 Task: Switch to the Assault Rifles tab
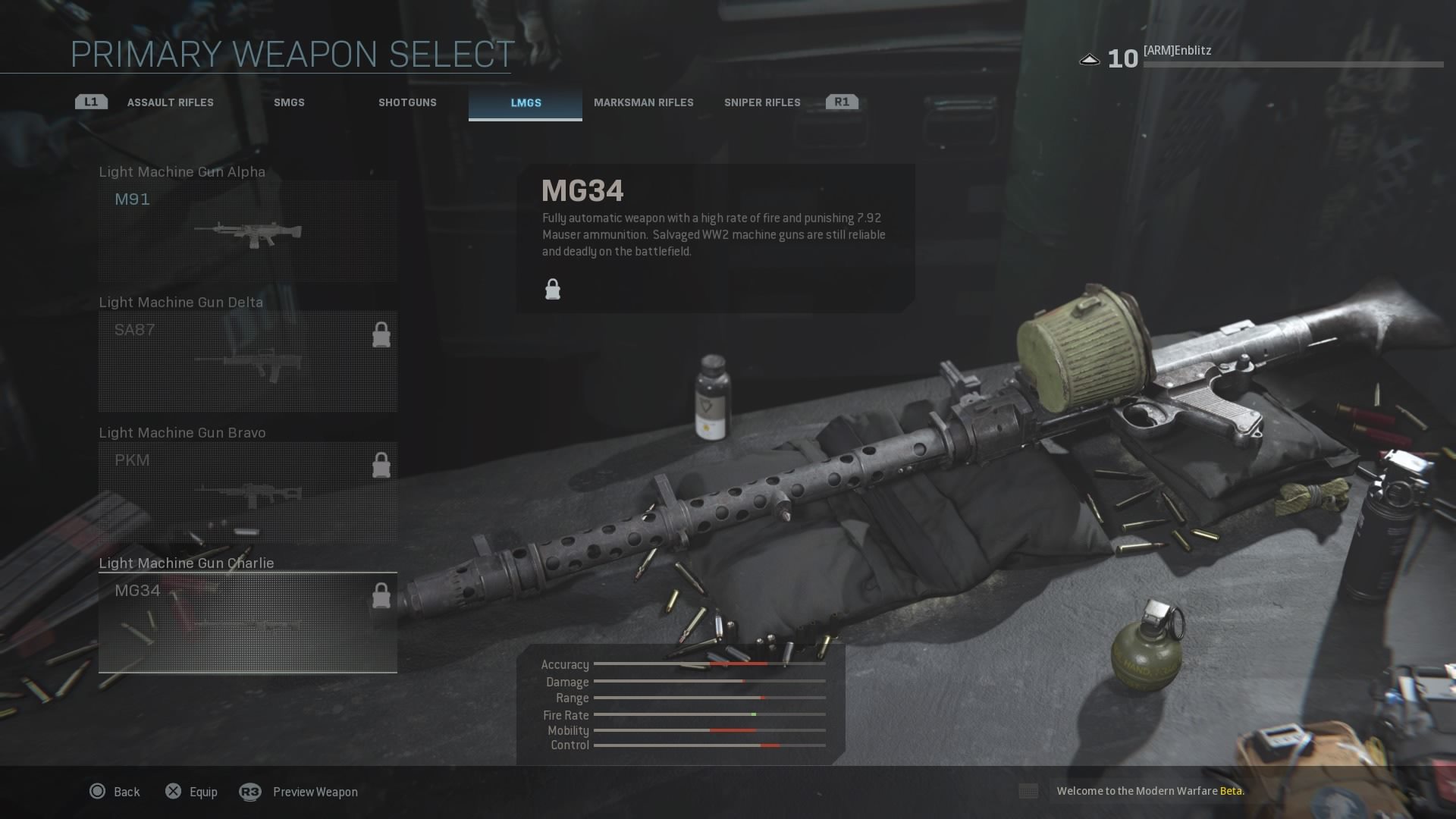[x=170, y=102]
